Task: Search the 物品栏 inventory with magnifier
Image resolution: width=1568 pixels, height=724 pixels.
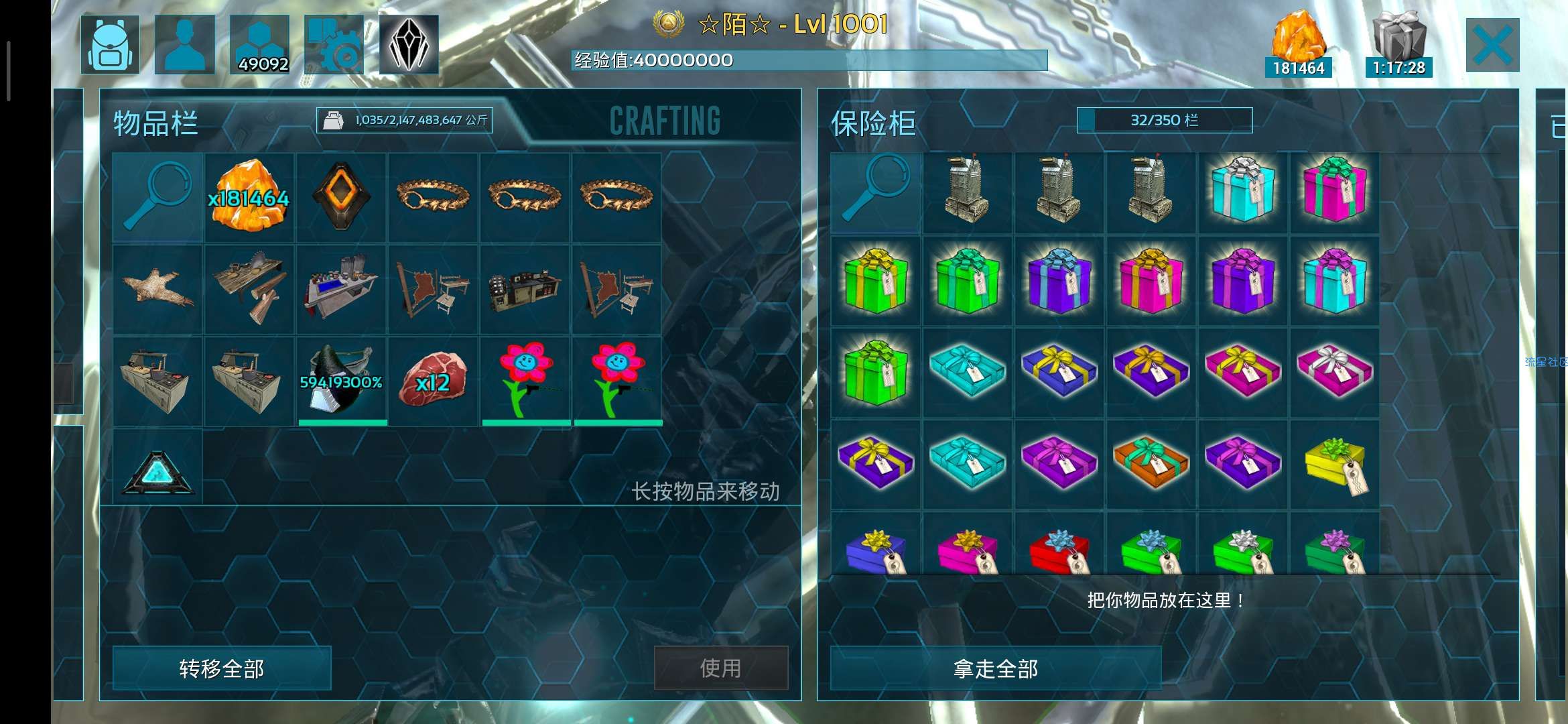Action: pos(157,197)
